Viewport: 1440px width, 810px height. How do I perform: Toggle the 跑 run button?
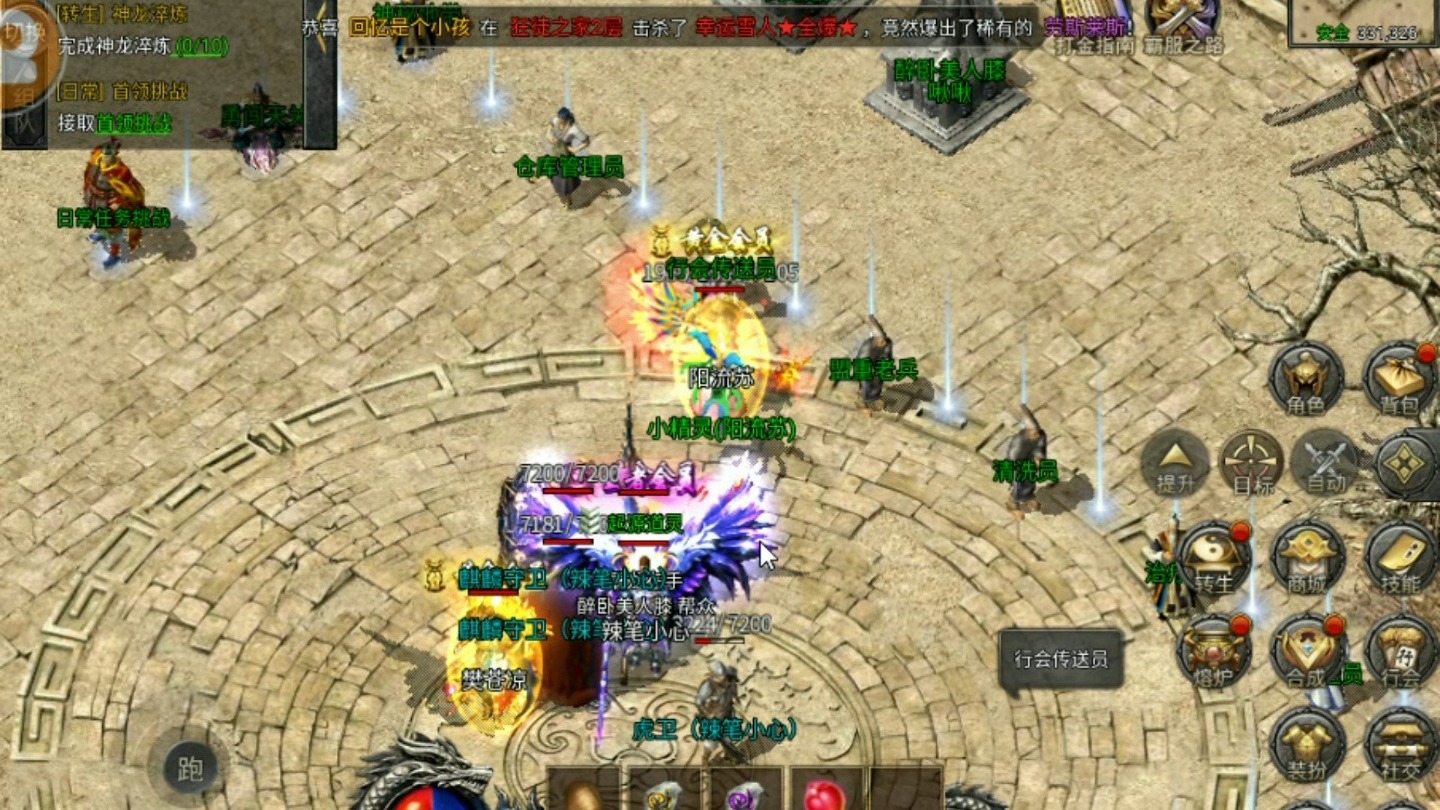[190, 768]
